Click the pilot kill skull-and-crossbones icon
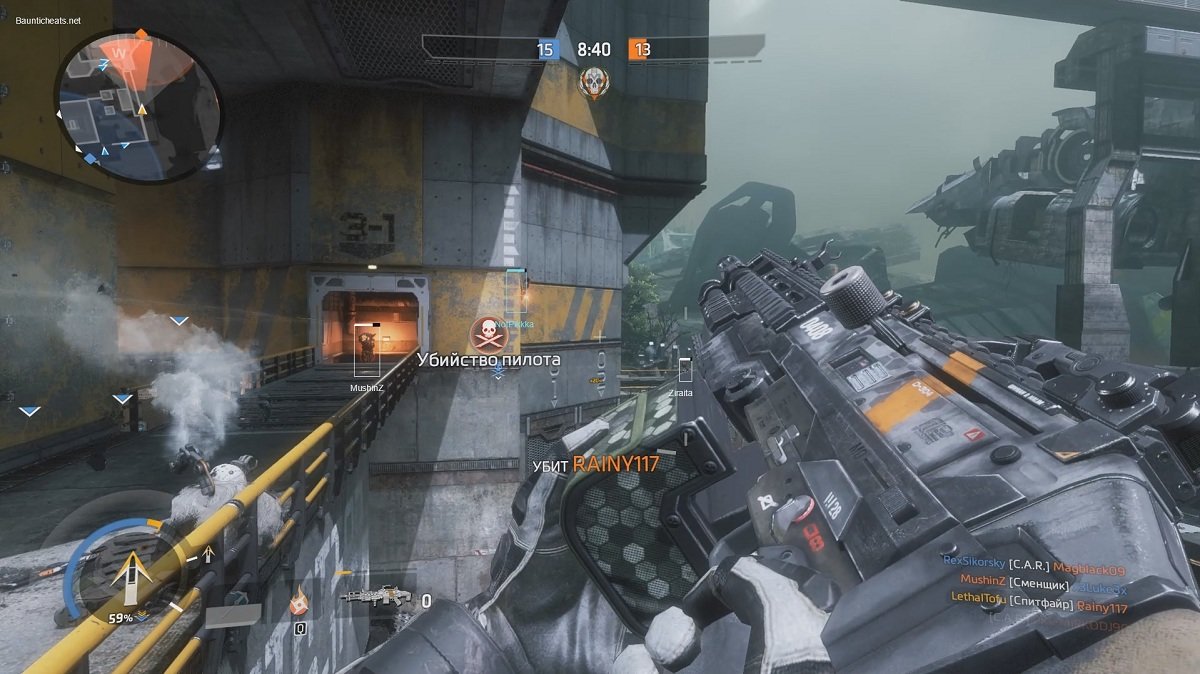 point(487,333)
